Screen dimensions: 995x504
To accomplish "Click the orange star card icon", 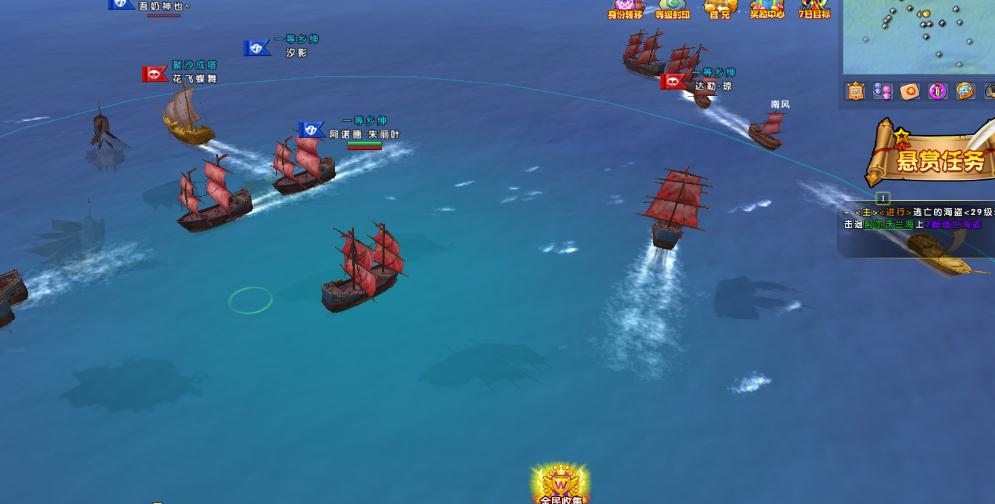I will [909, 92].
